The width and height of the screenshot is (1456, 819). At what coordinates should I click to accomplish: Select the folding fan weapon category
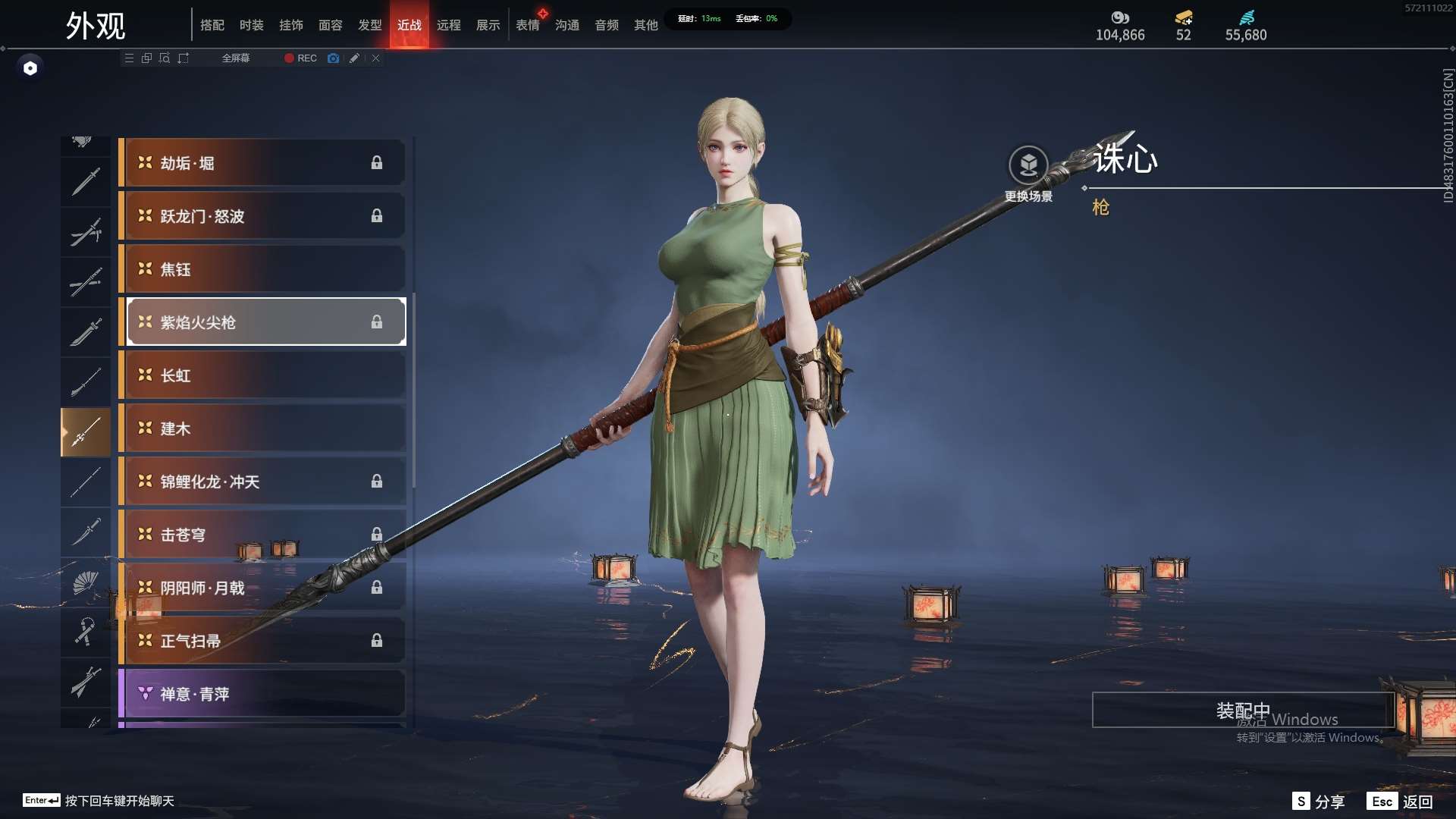tap(86, 582)
